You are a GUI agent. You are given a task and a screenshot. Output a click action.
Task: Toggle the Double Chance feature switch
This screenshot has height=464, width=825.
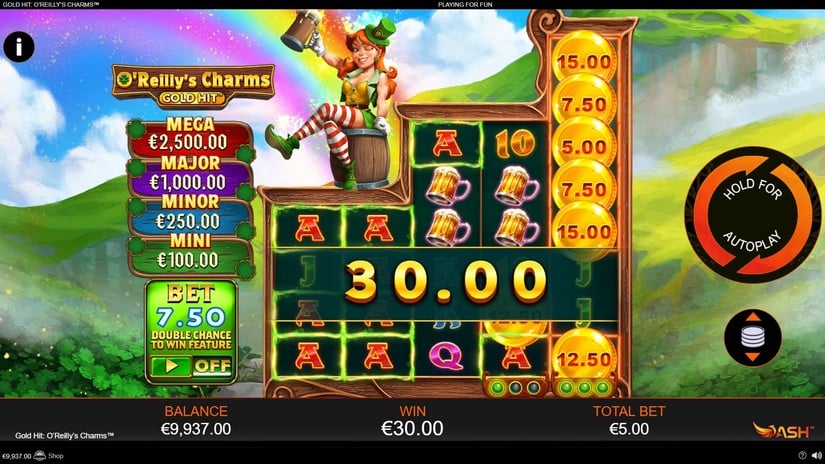coord(189,366)
